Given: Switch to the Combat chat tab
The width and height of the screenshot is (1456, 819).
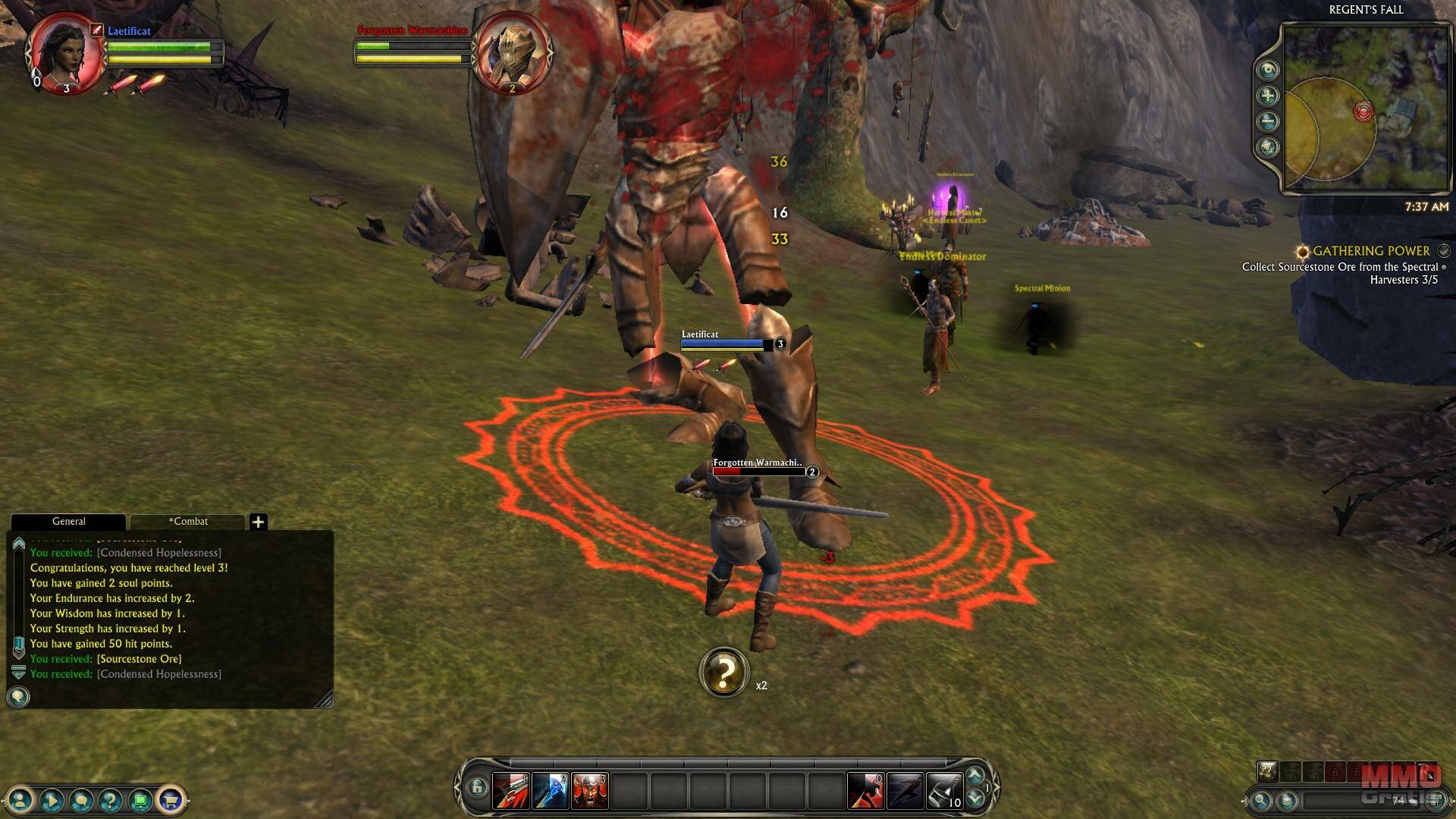Looking at the screenshot, I should [188, 522].
